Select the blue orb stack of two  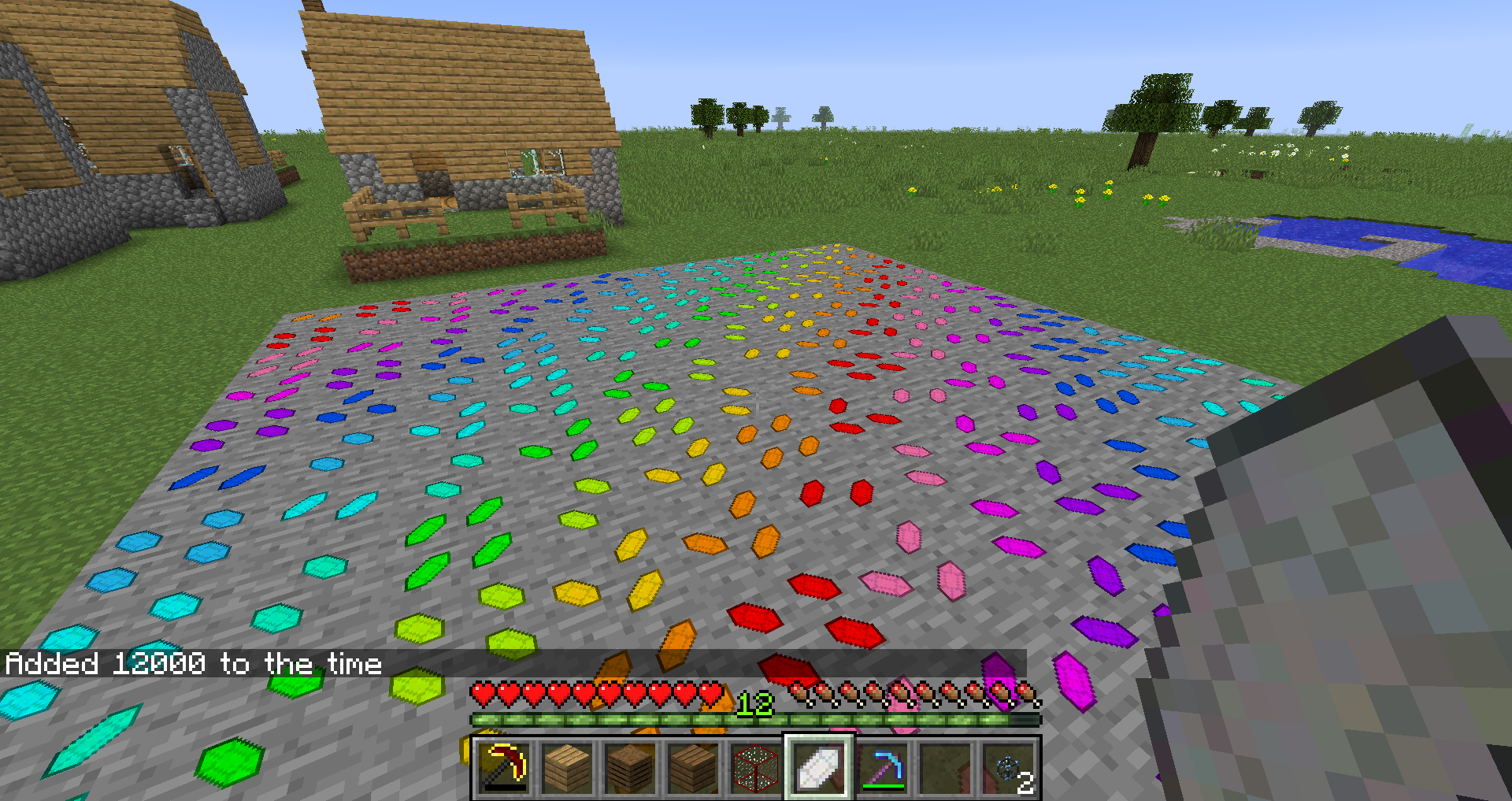click(x=1010, y=768)
